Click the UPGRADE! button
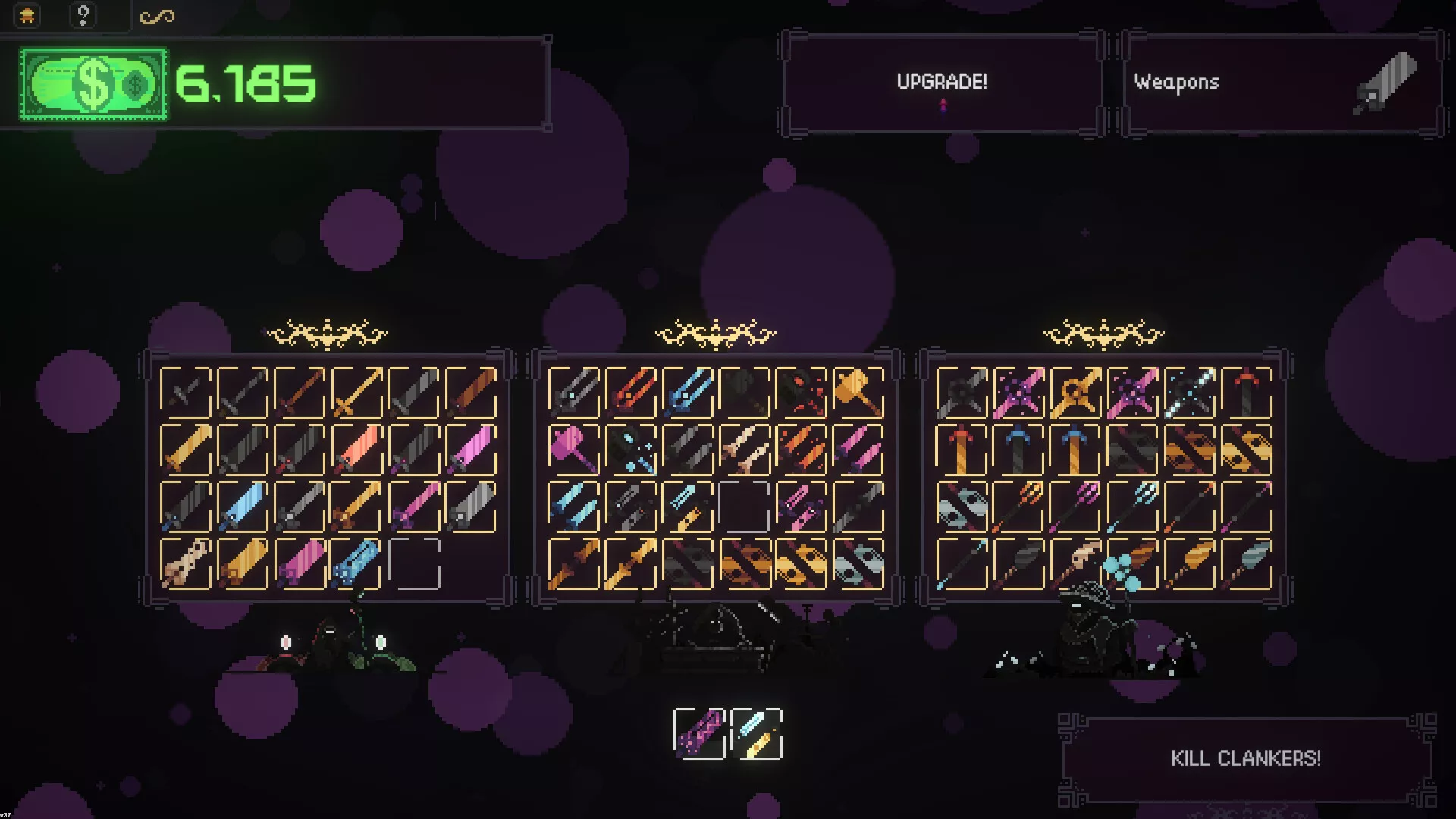 point(941,83)
